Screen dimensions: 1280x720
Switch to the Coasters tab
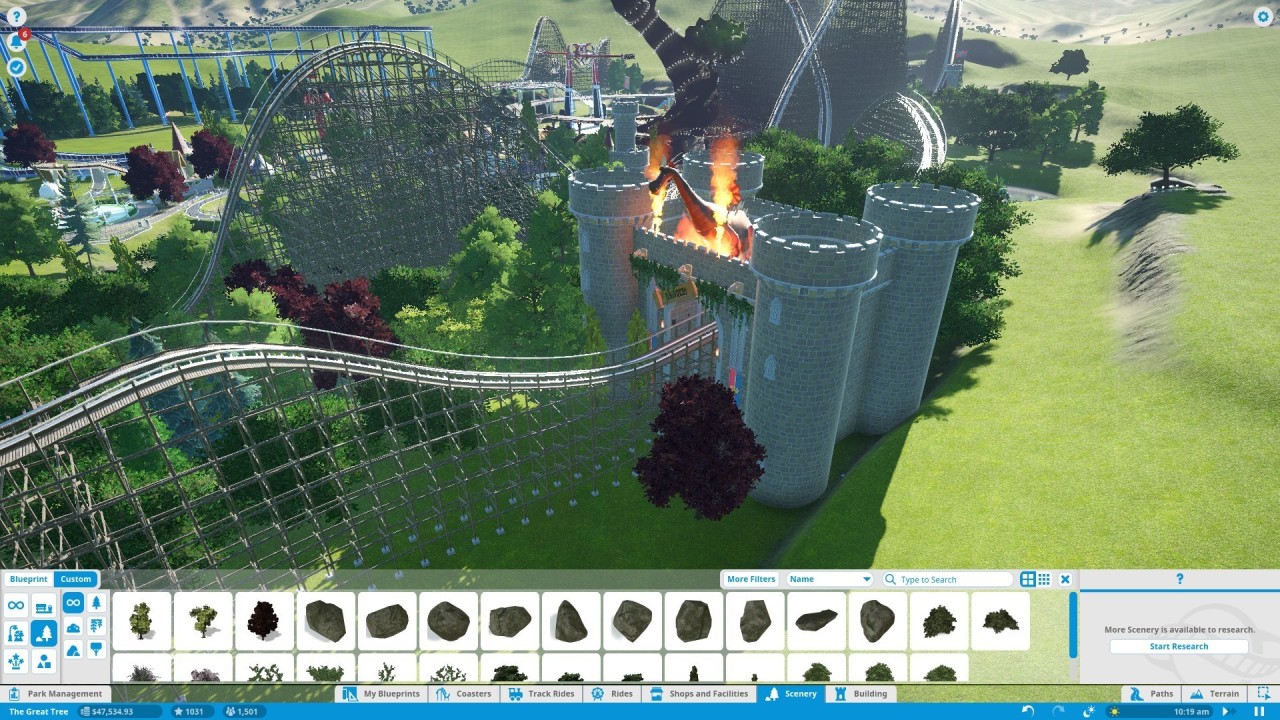click(x=464, y=693)
